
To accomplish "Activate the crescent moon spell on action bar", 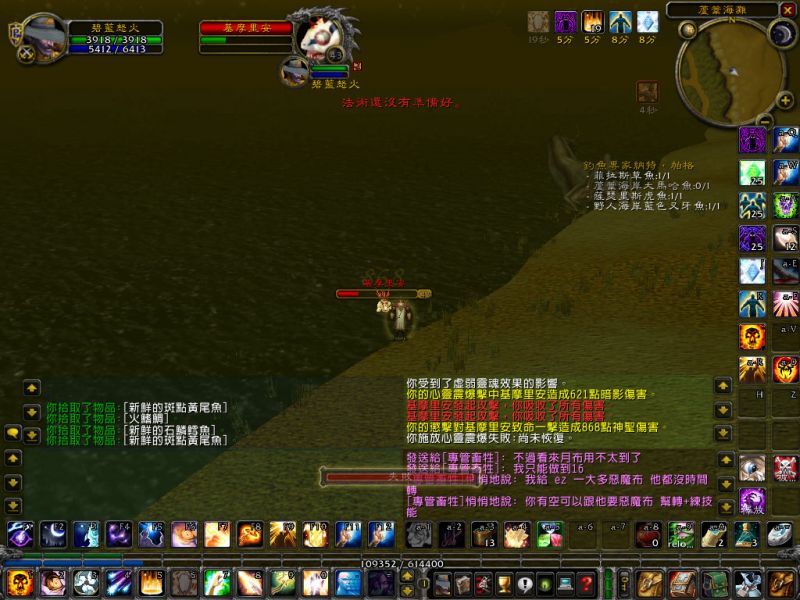I will 53,534.
